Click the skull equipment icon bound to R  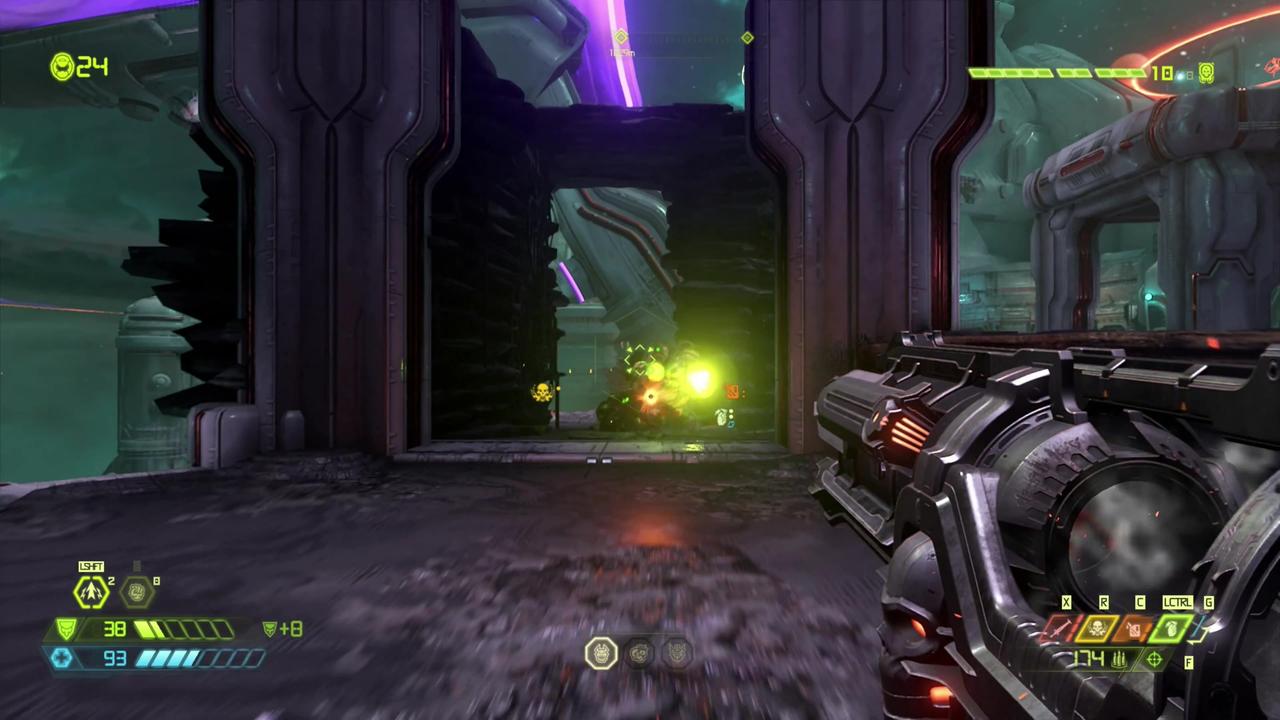pyautogui.click(x=1099, y=628)
